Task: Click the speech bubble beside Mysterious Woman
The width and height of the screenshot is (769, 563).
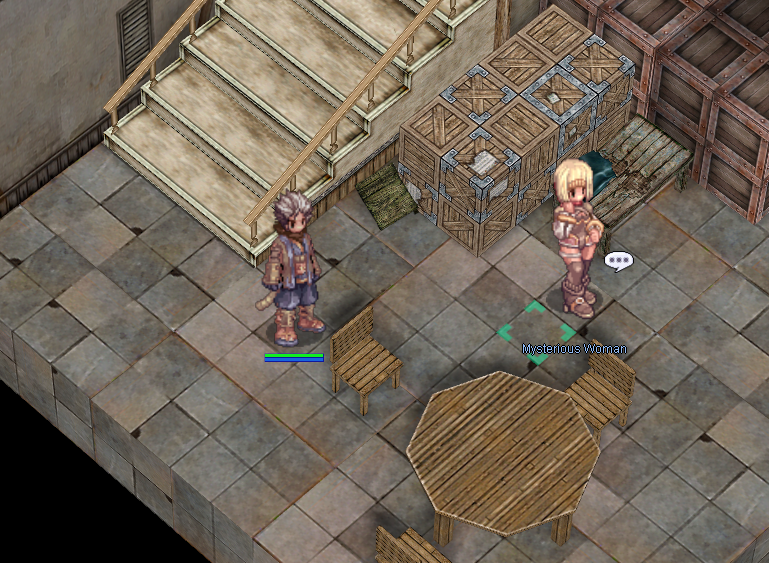Action: pos(619,261)
